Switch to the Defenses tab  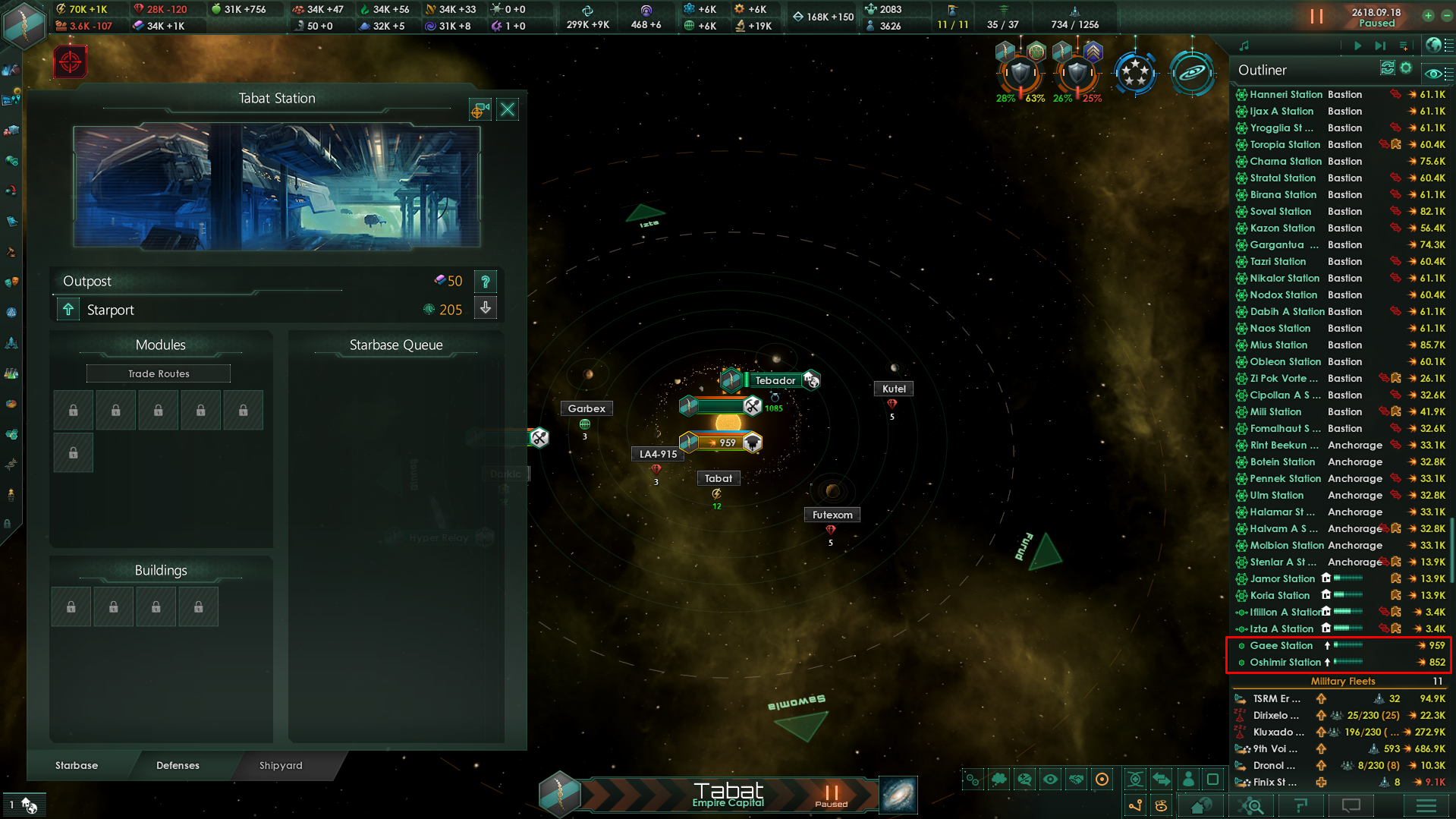tap(178, 765)
